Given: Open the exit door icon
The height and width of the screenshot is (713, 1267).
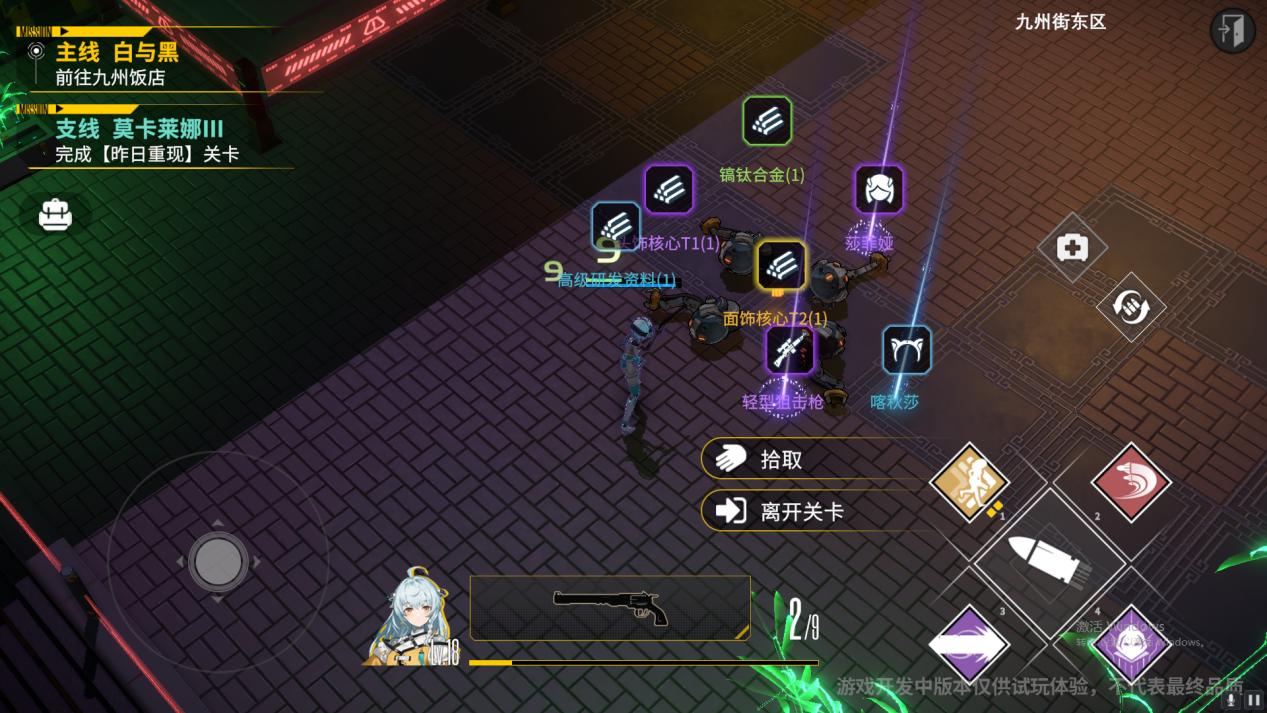Looking at the screenshot, I should click(1232, 30).
